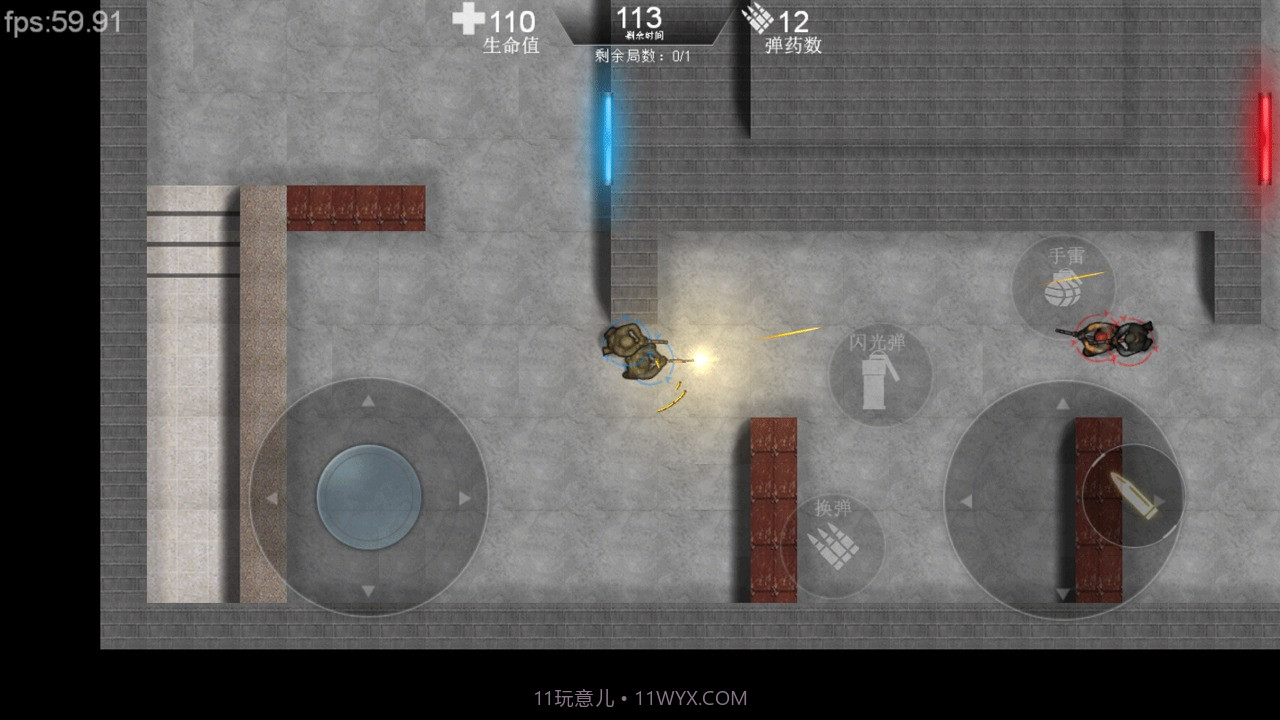Screen dimensions: 1280x720
Task: Tap the aim pad's left arrow
Action: pos(966,501)
